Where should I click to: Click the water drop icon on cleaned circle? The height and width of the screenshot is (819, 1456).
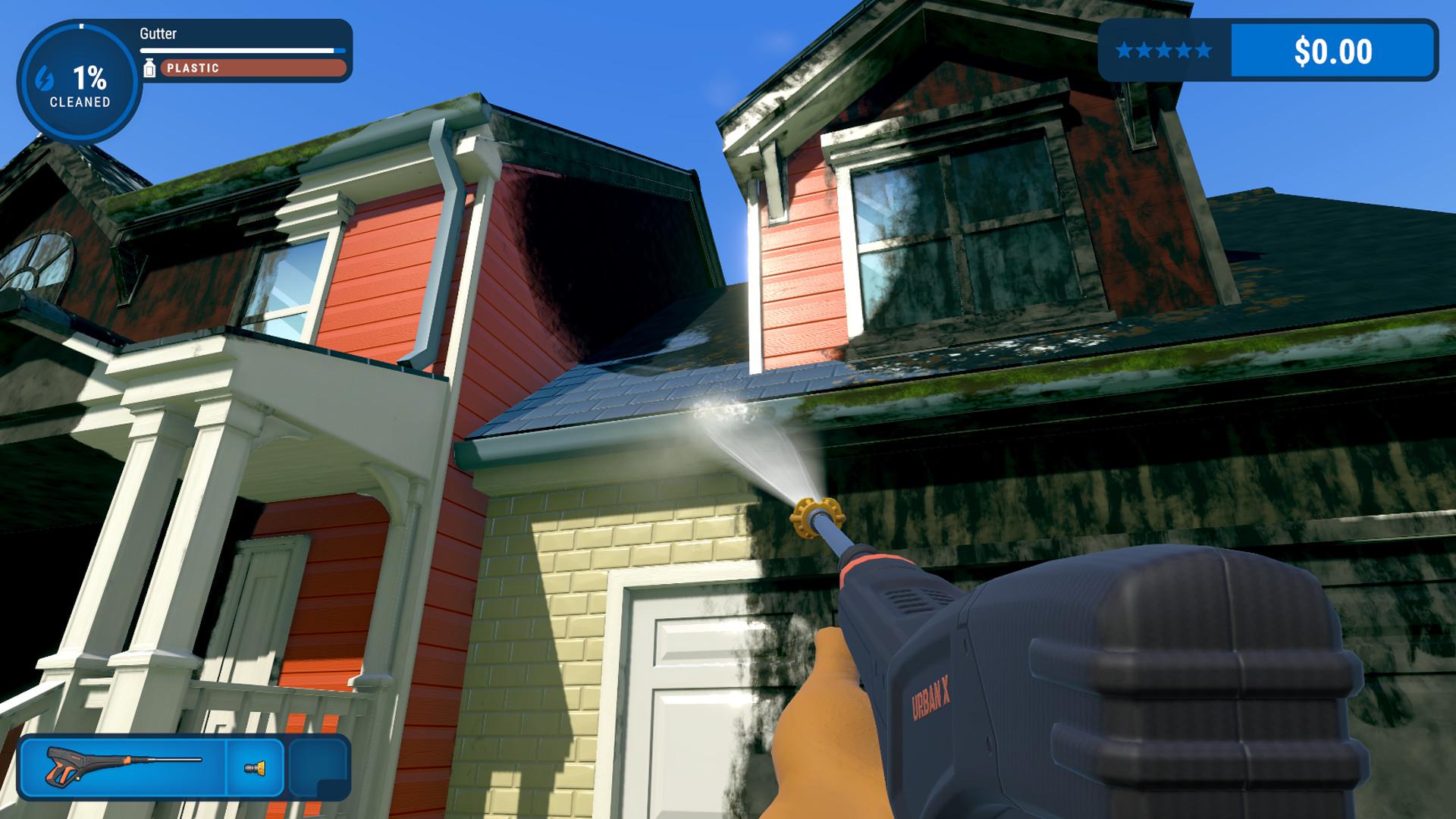pos(43,76)
